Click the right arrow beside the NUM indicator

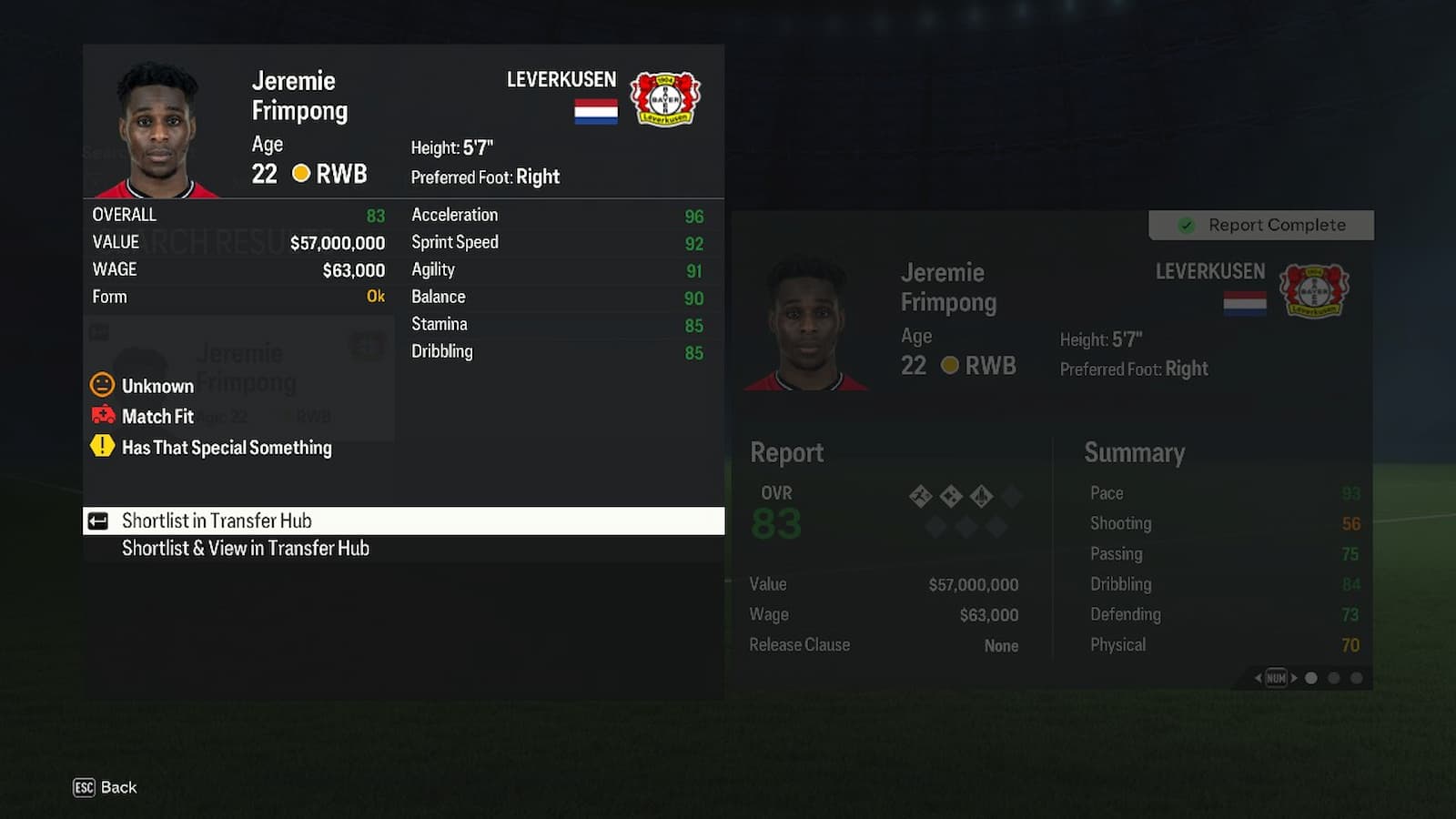(1293, 677)
